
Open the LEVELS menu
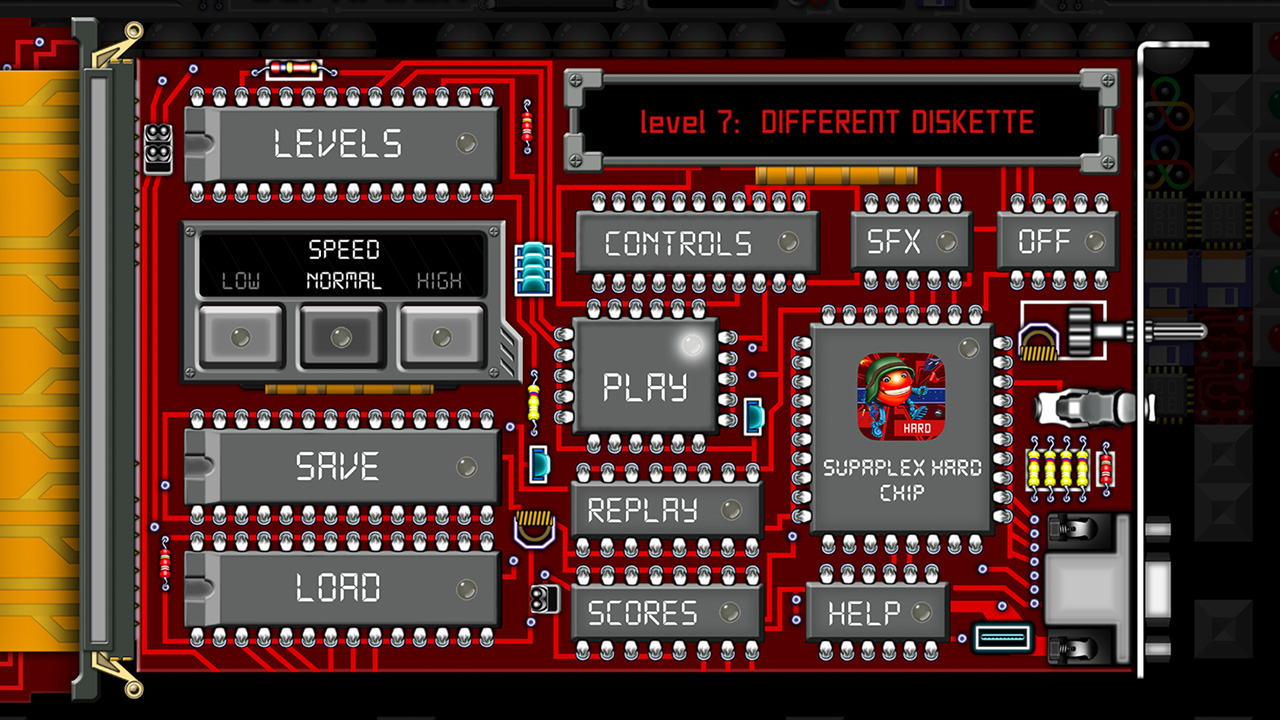pyautogui.click(x=340, y=143)
